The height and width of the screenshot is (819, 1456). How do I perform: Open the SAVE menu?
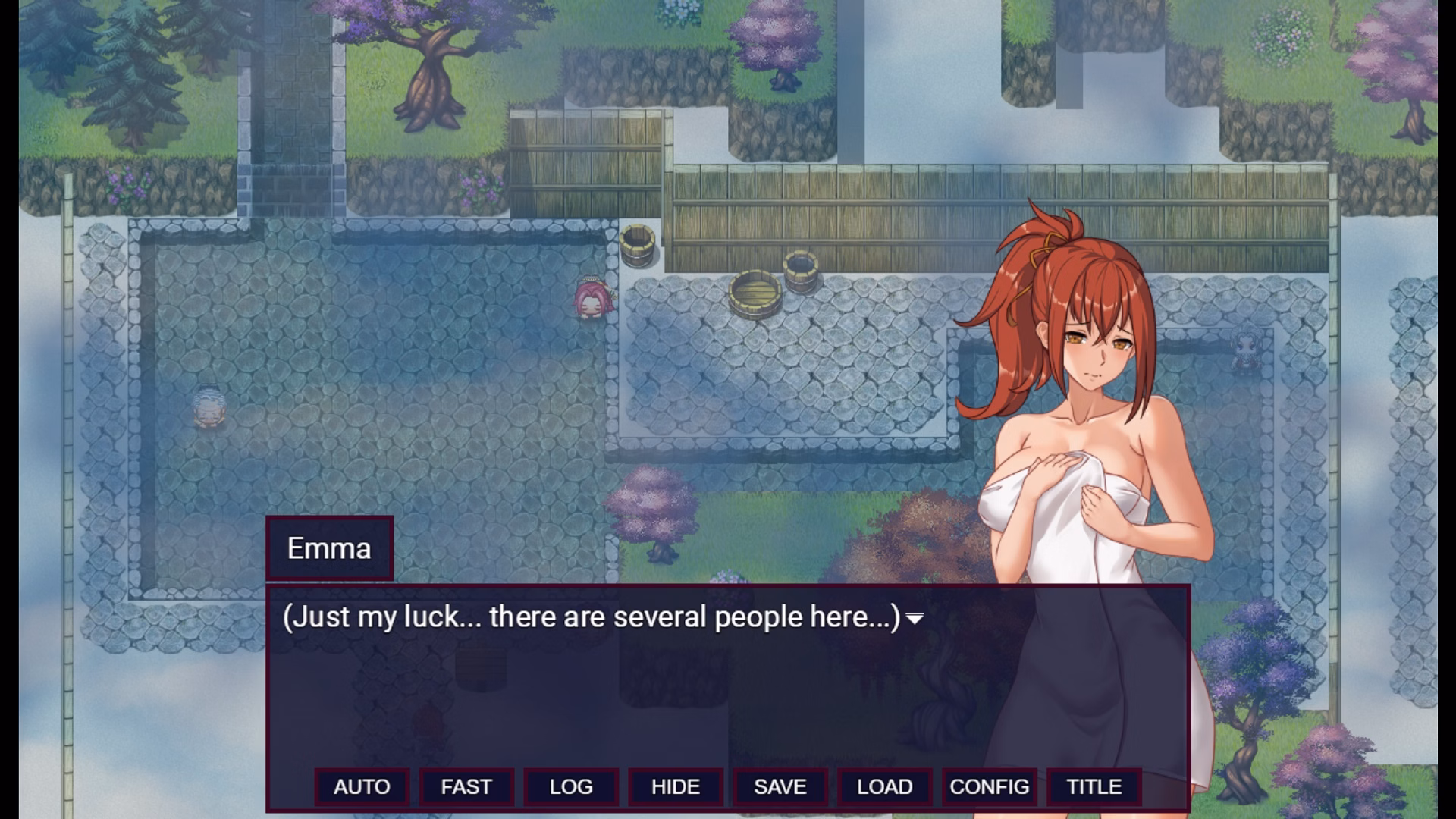point(780,786)
